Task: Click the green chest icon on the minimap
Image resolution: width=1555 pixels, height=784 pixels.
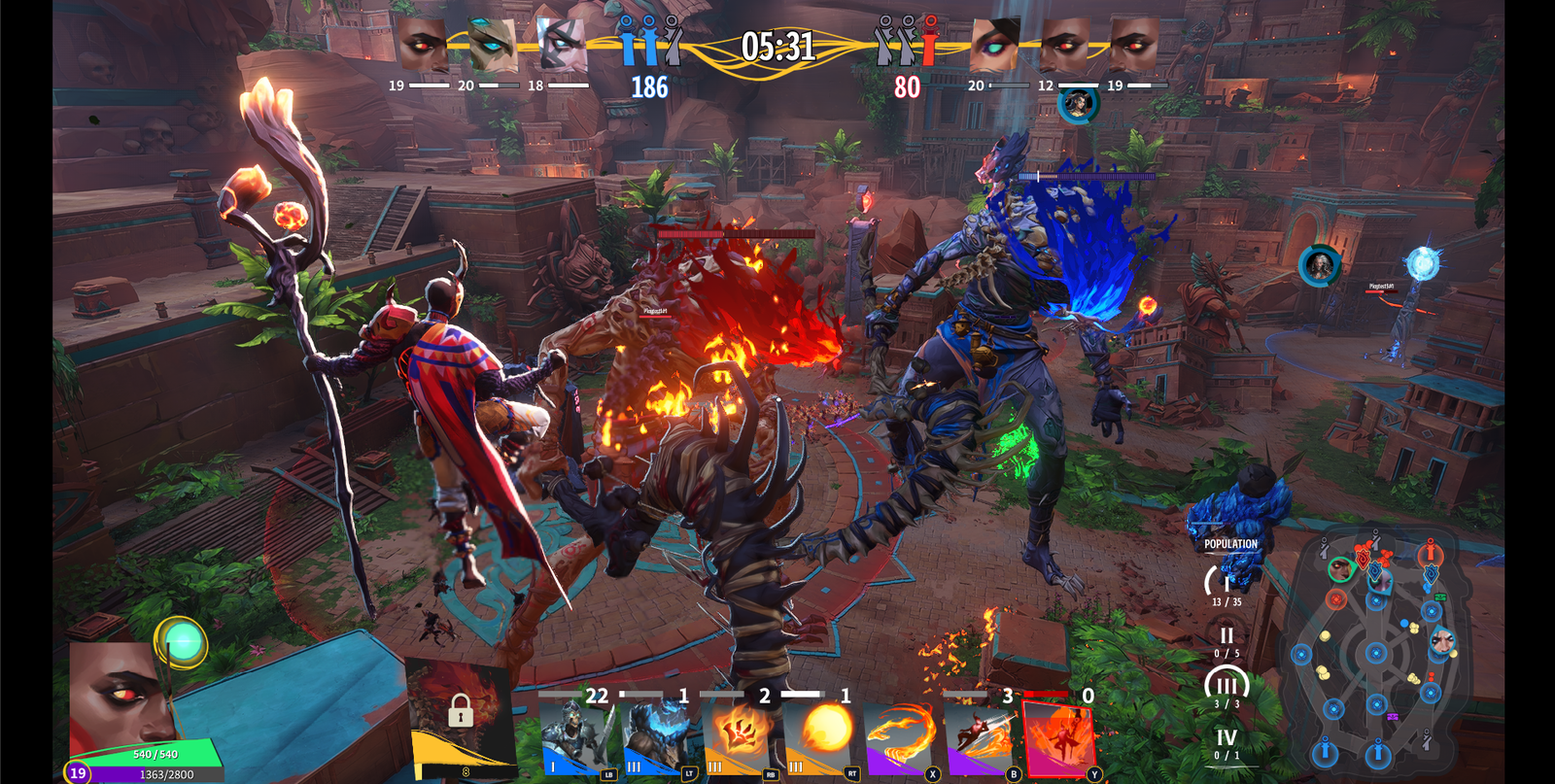Action: coord(1440,596)
